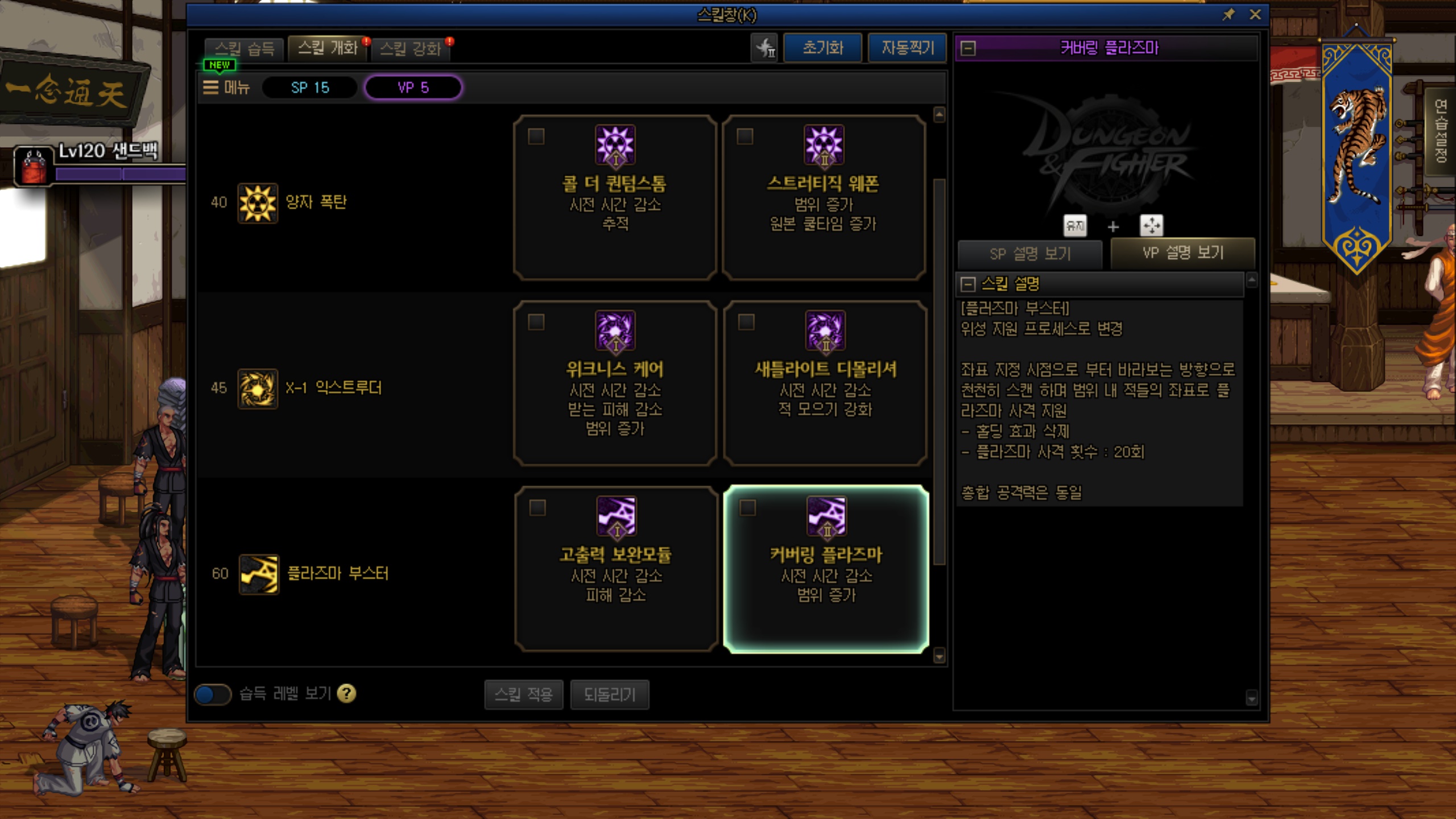Screen dimensions: 1456x819
Task: Tick the 위크니스 케어 checkbox
Action: (x=536, y=322)
